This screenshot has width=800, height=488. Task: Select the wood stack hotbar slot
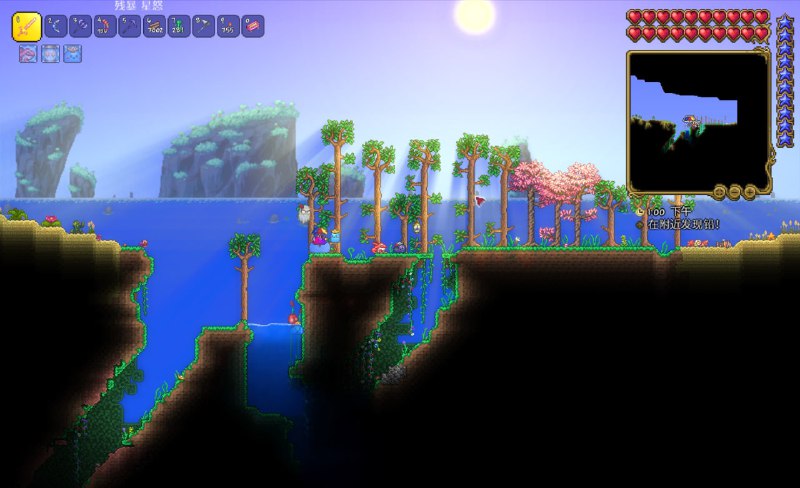[155, 26]
